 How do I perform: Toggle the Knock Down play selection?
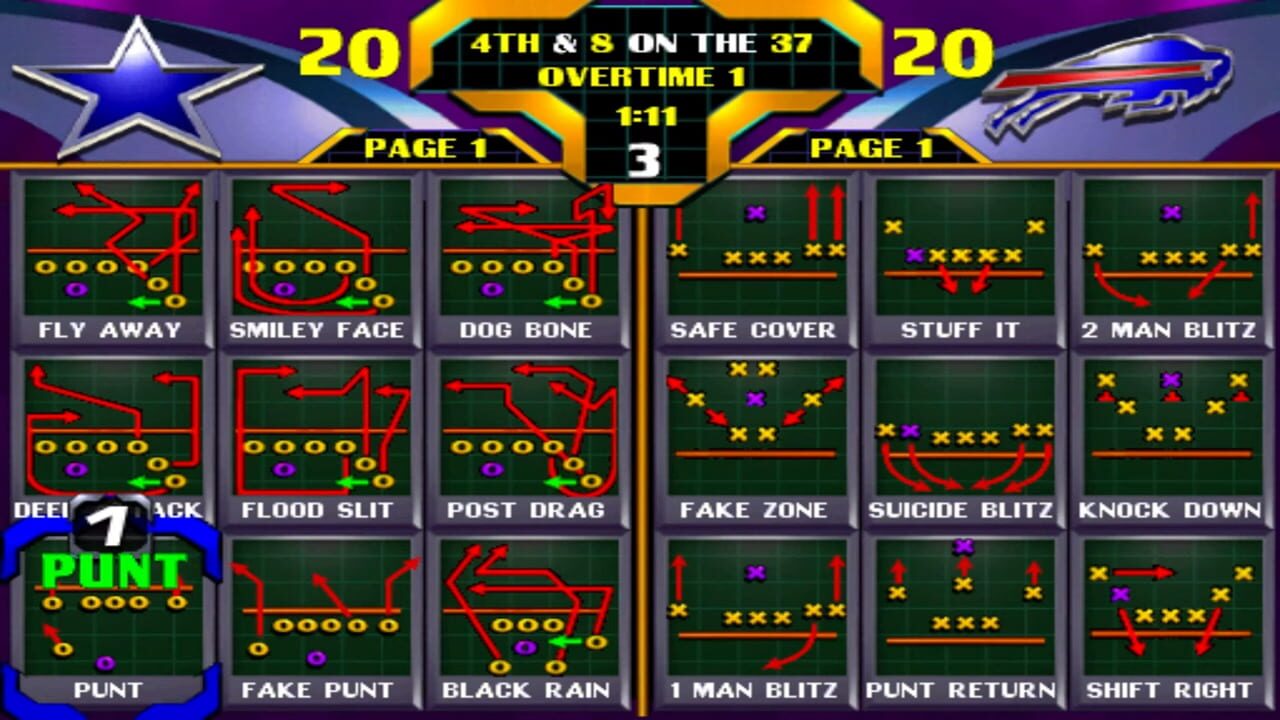click(x=1169, y=430)
